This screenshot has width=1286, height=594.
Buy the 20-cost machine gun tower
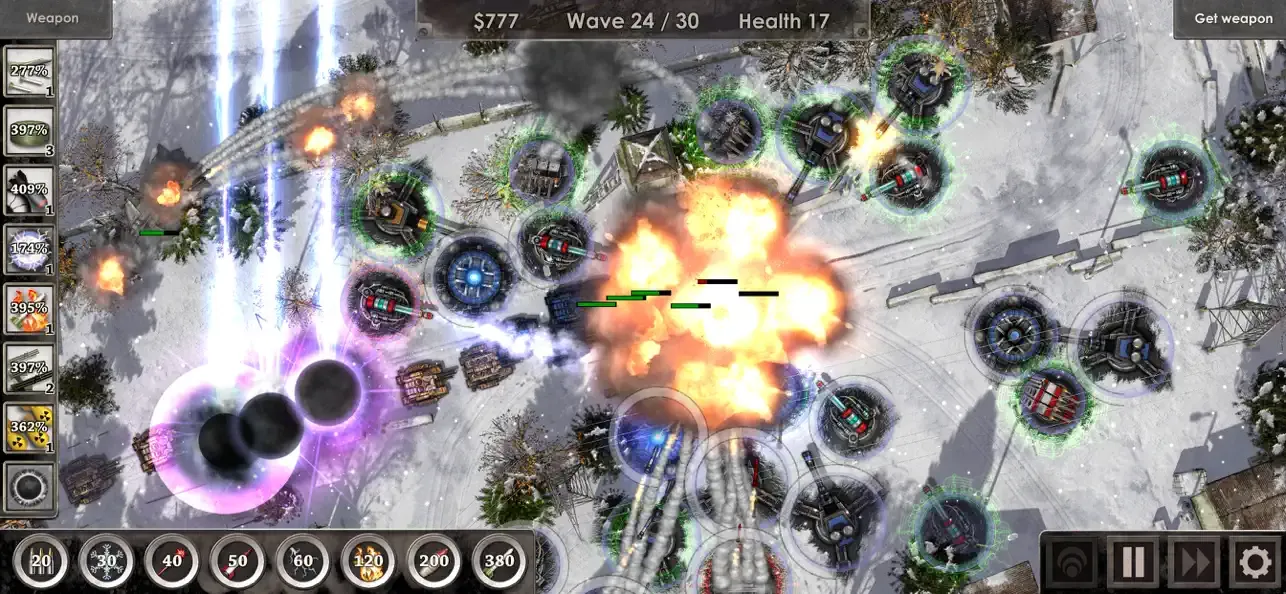click(x=41, y=562)
